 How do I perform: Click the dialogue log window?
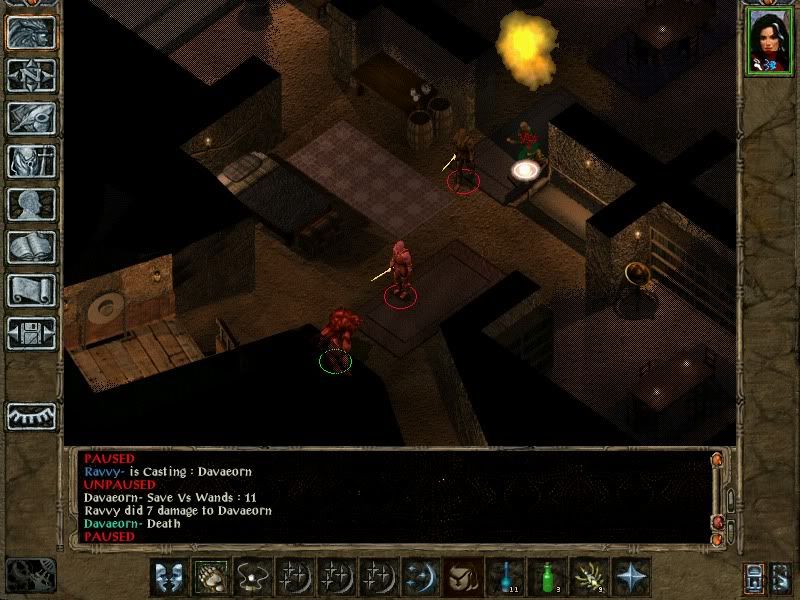coord(390,497)
